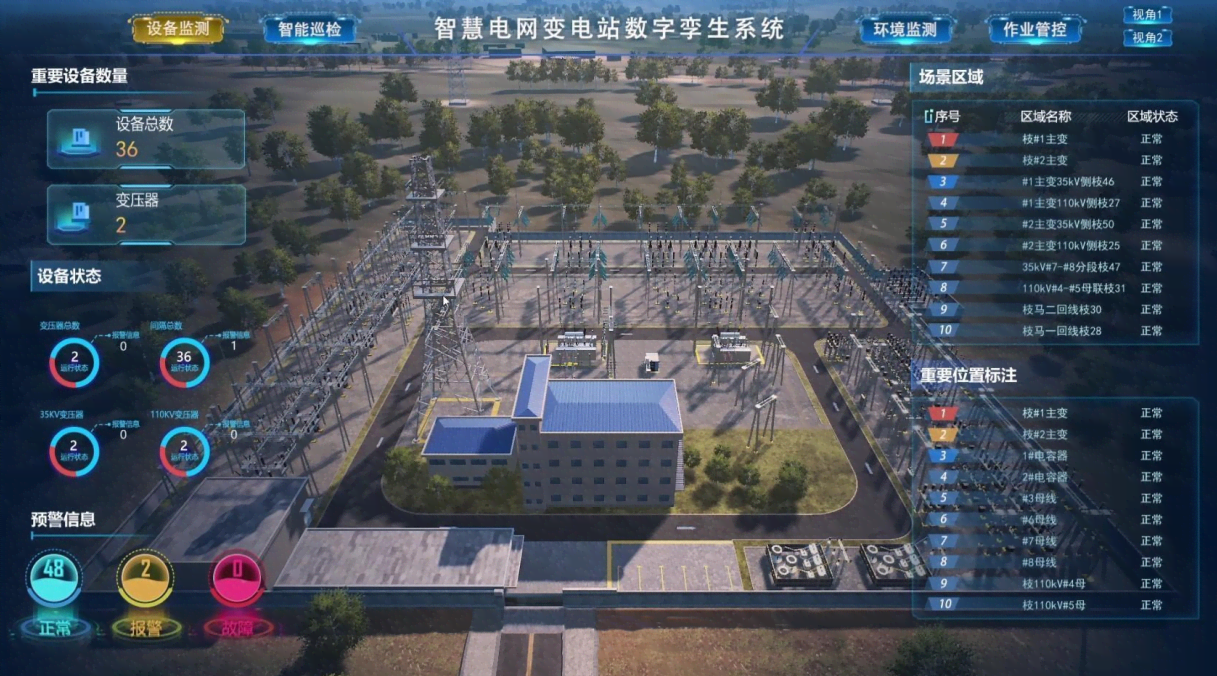
Task: Select the #2主变110kV侧枝25 area row
Action: [x=1070, y=246]
